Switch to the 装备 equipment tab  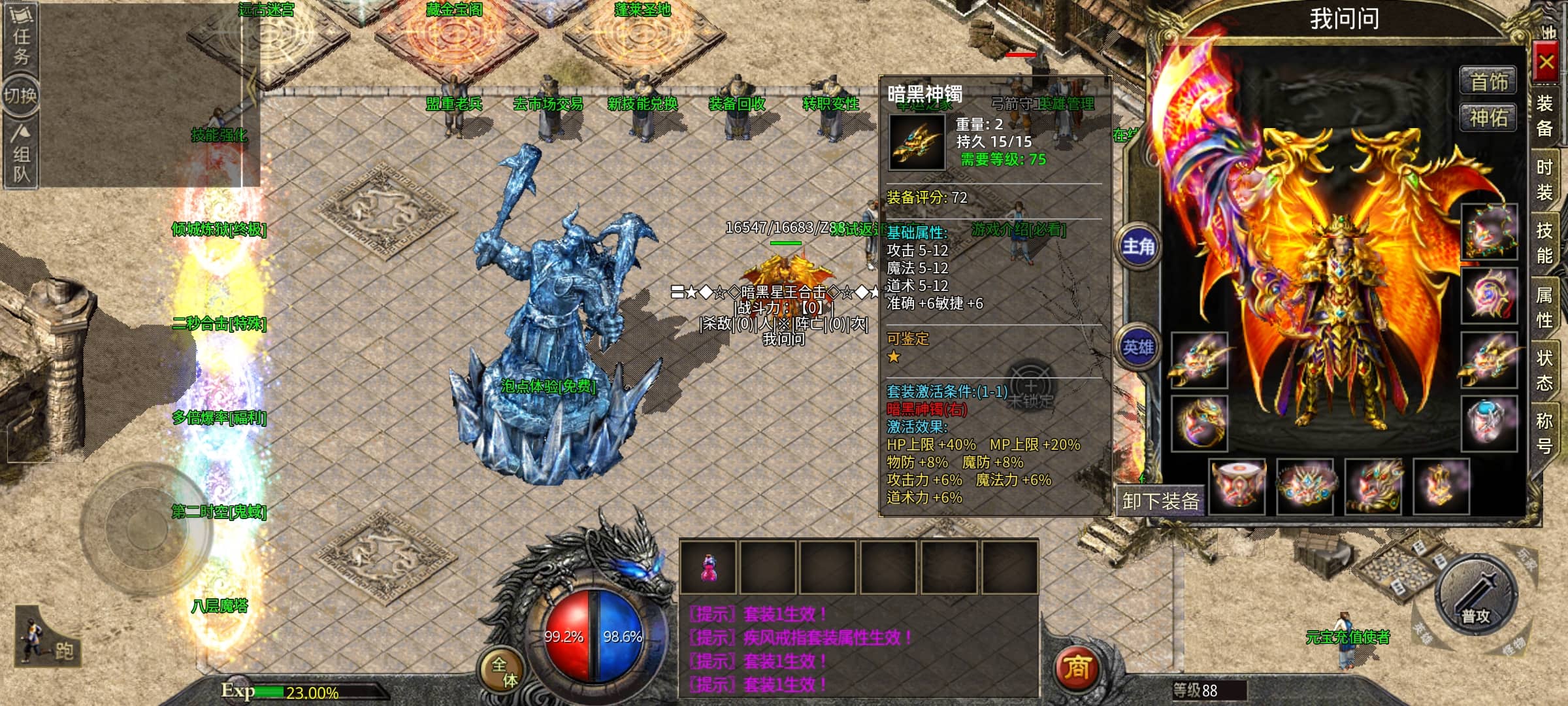[1544, 115]
